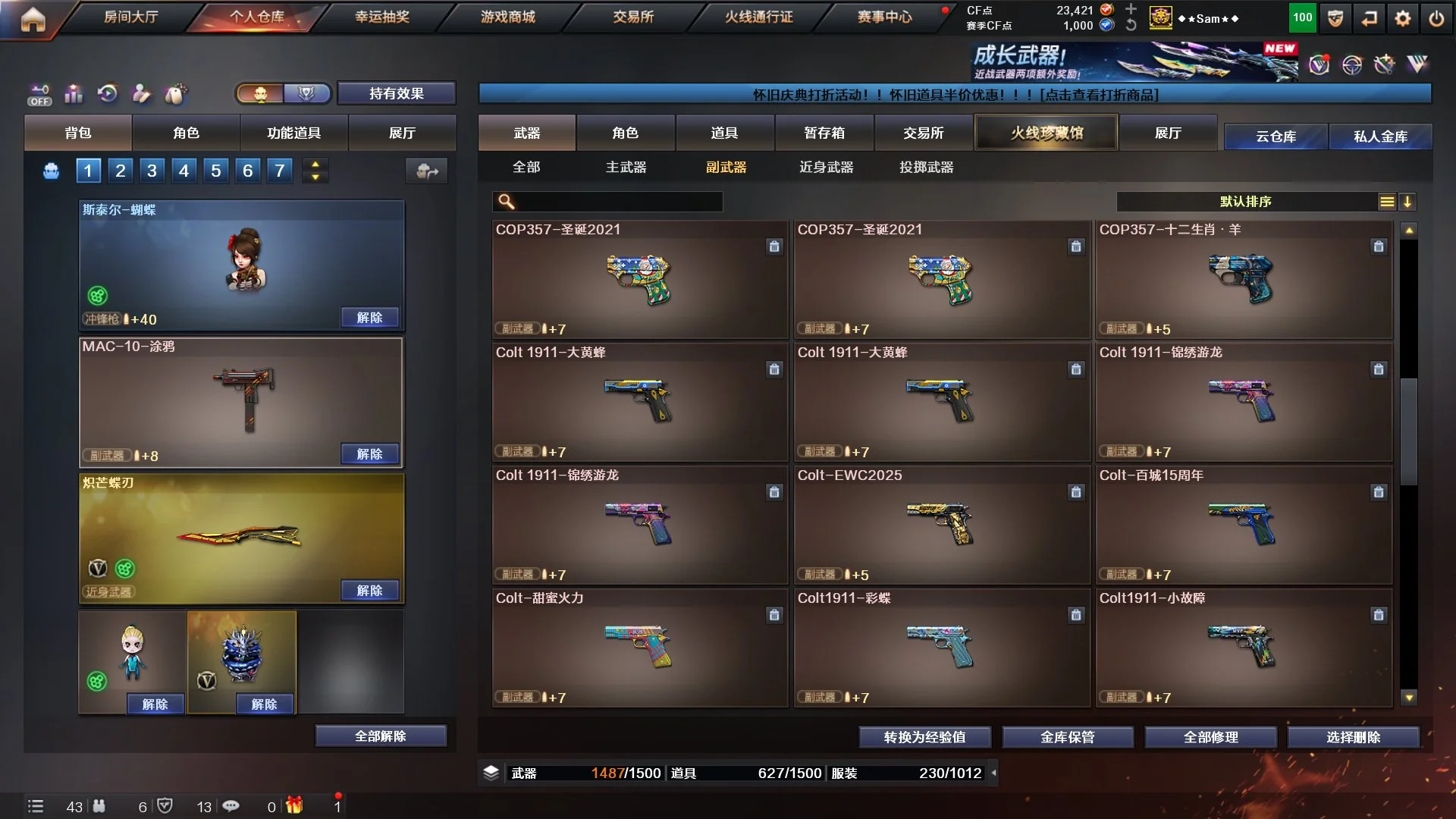The width and height of the screenshot is (1456, 819).
Task: Click the weapon search input box
Action: click(x=618, y=202)
